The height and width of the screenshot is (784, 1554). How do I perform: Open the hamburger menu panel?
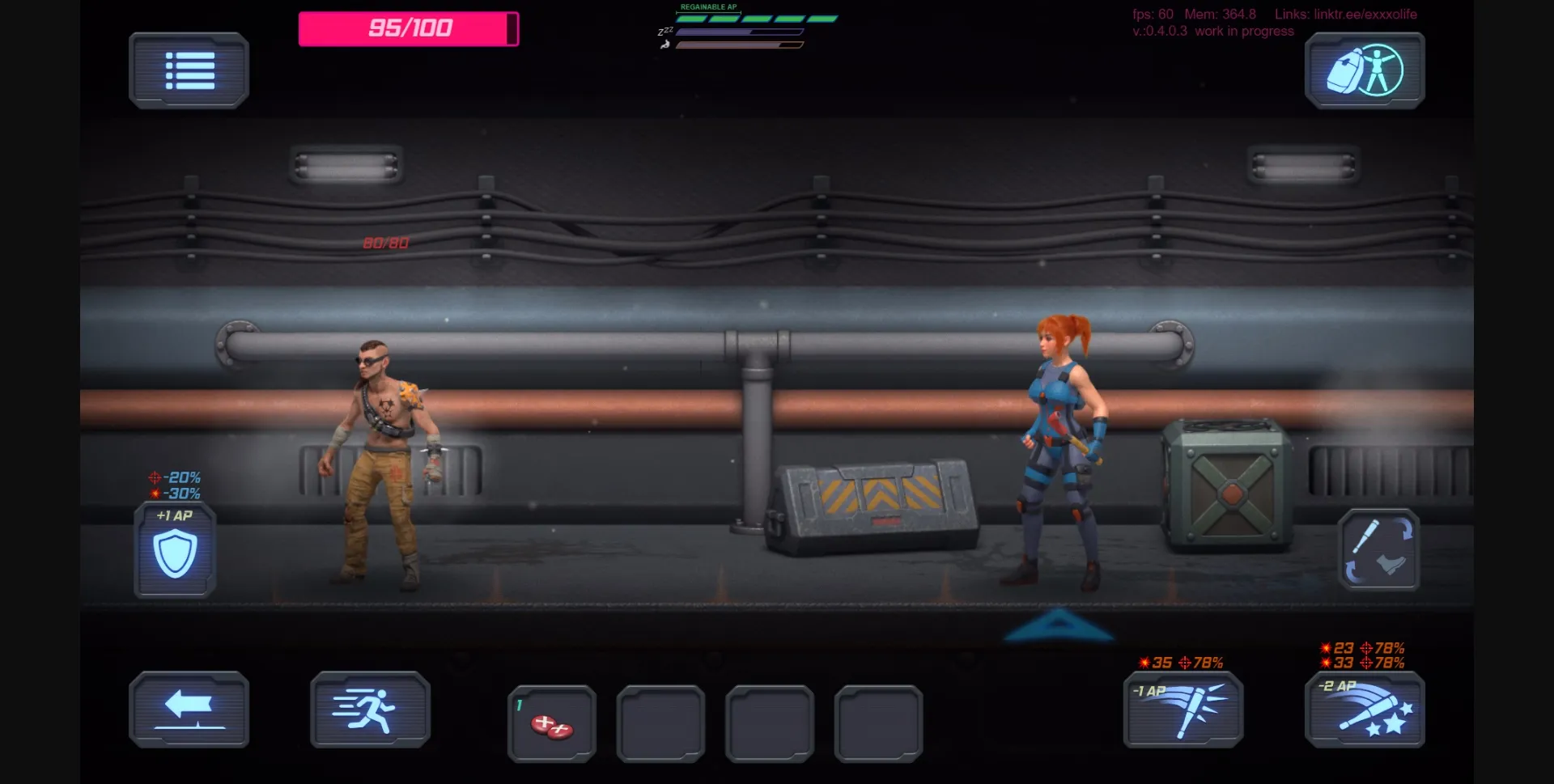pyautogui.click(x=189, y=70)
